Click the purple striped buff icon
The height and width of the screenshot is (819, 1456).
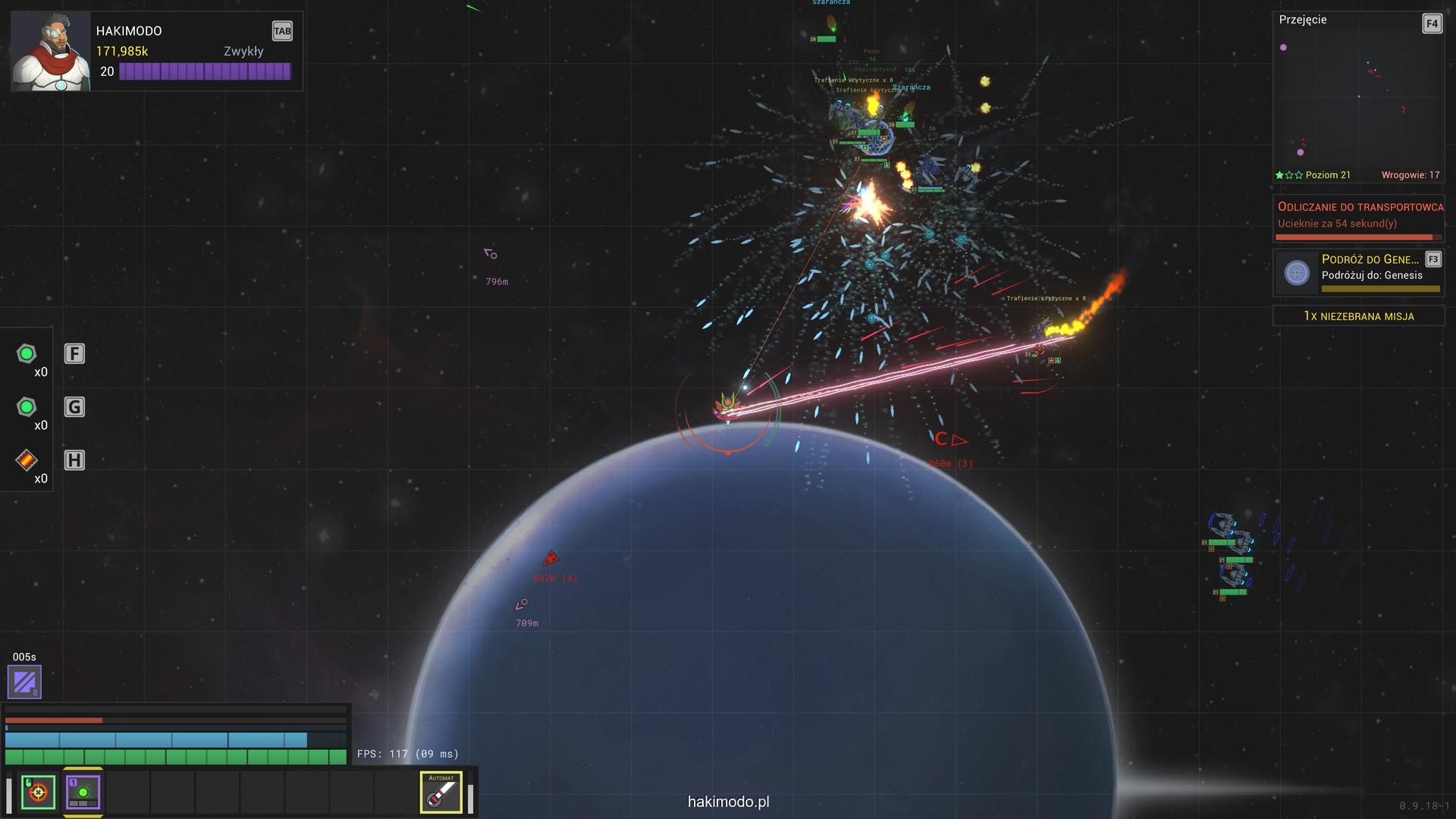(24, 682)
